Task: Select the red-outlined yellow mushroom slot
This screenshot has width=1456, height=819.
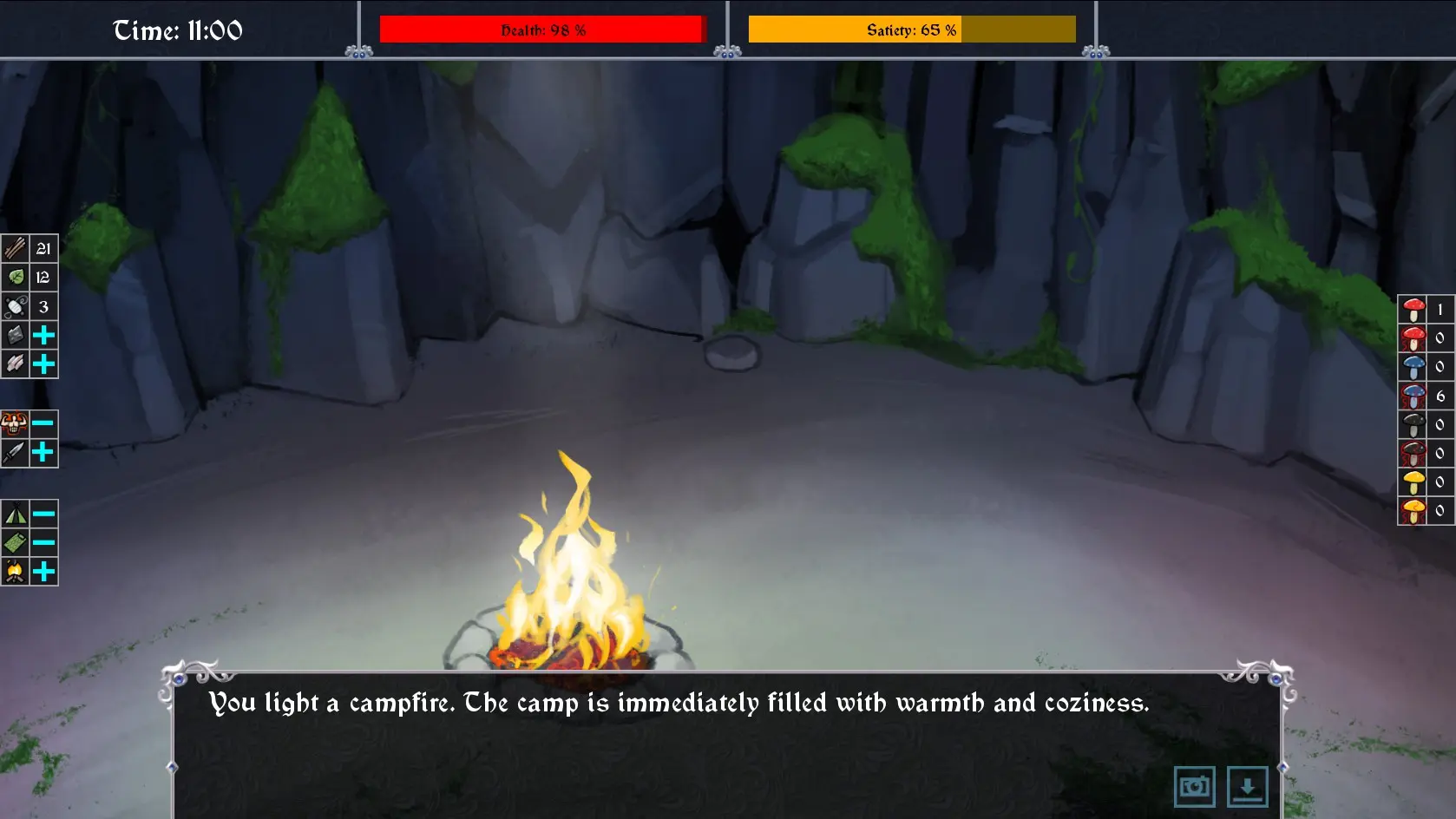Action: (x=1413, y=510)
